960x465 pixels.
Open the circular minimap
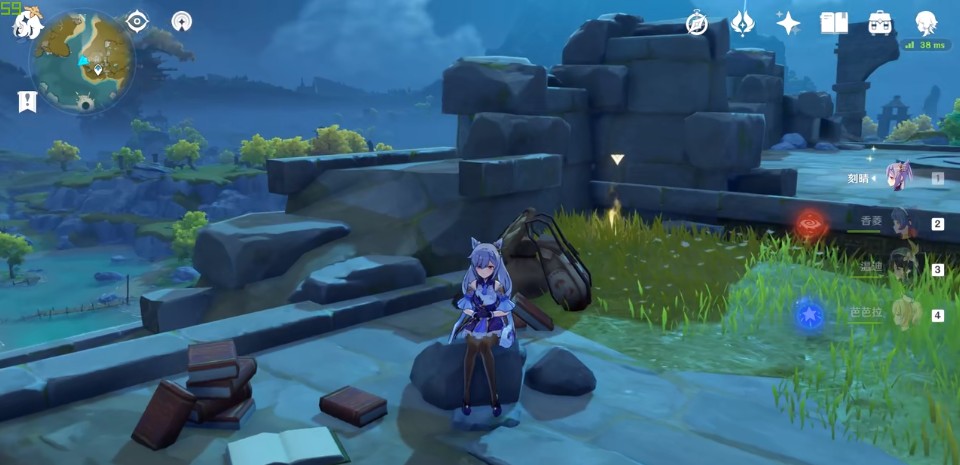83,62
